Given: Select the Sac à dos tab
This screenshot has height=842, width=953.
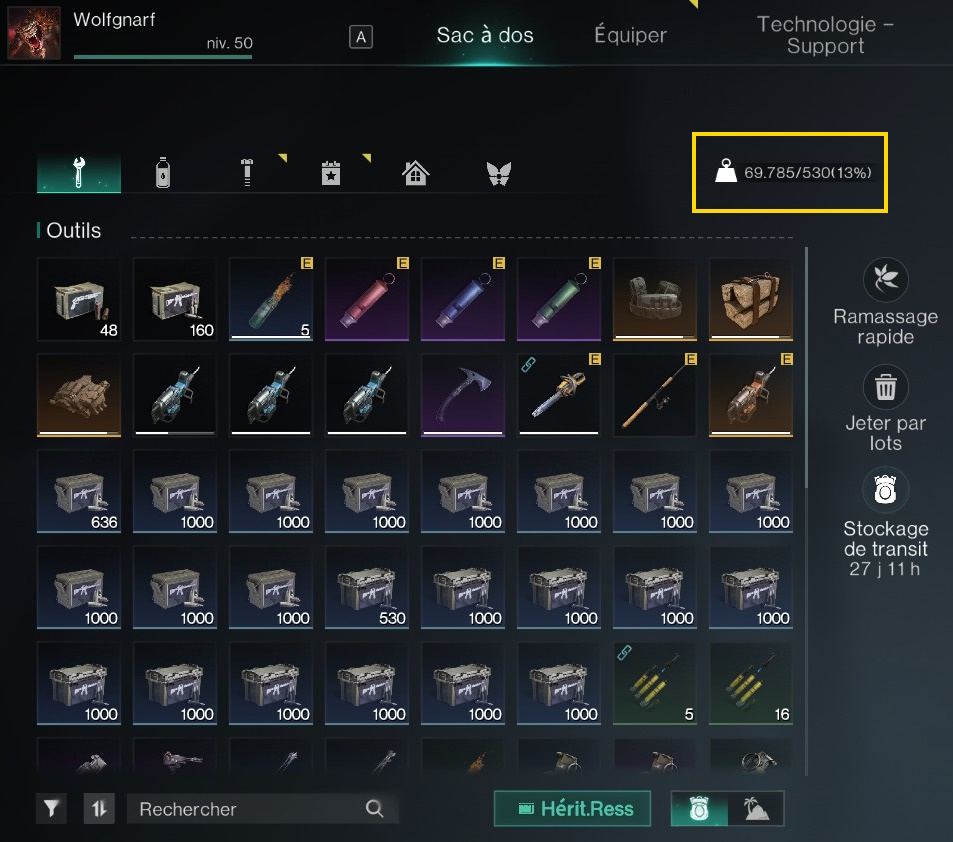Looking at the screenshot, I should point(485,35).
